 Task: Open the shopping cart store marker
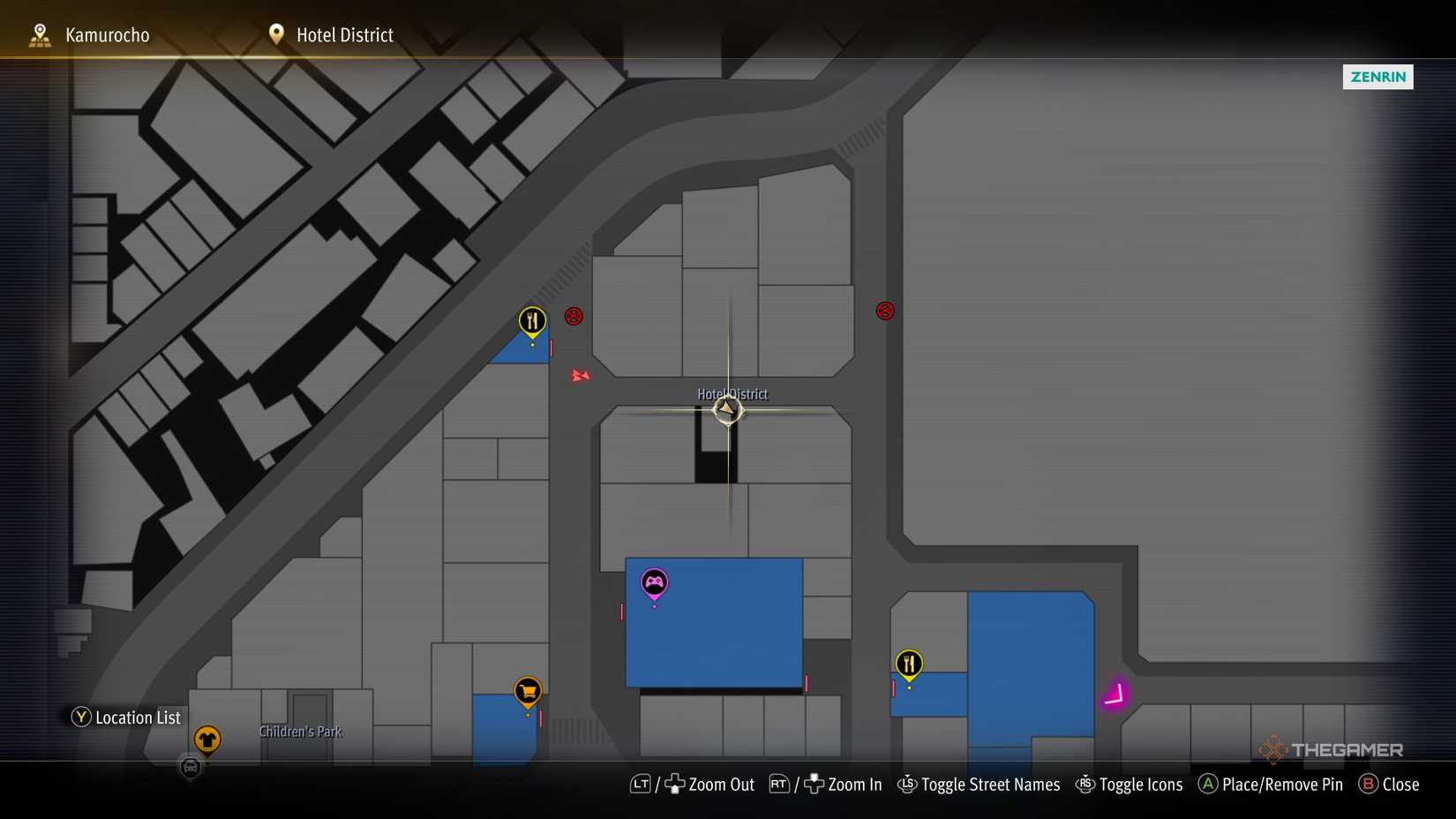coord(527,692)
